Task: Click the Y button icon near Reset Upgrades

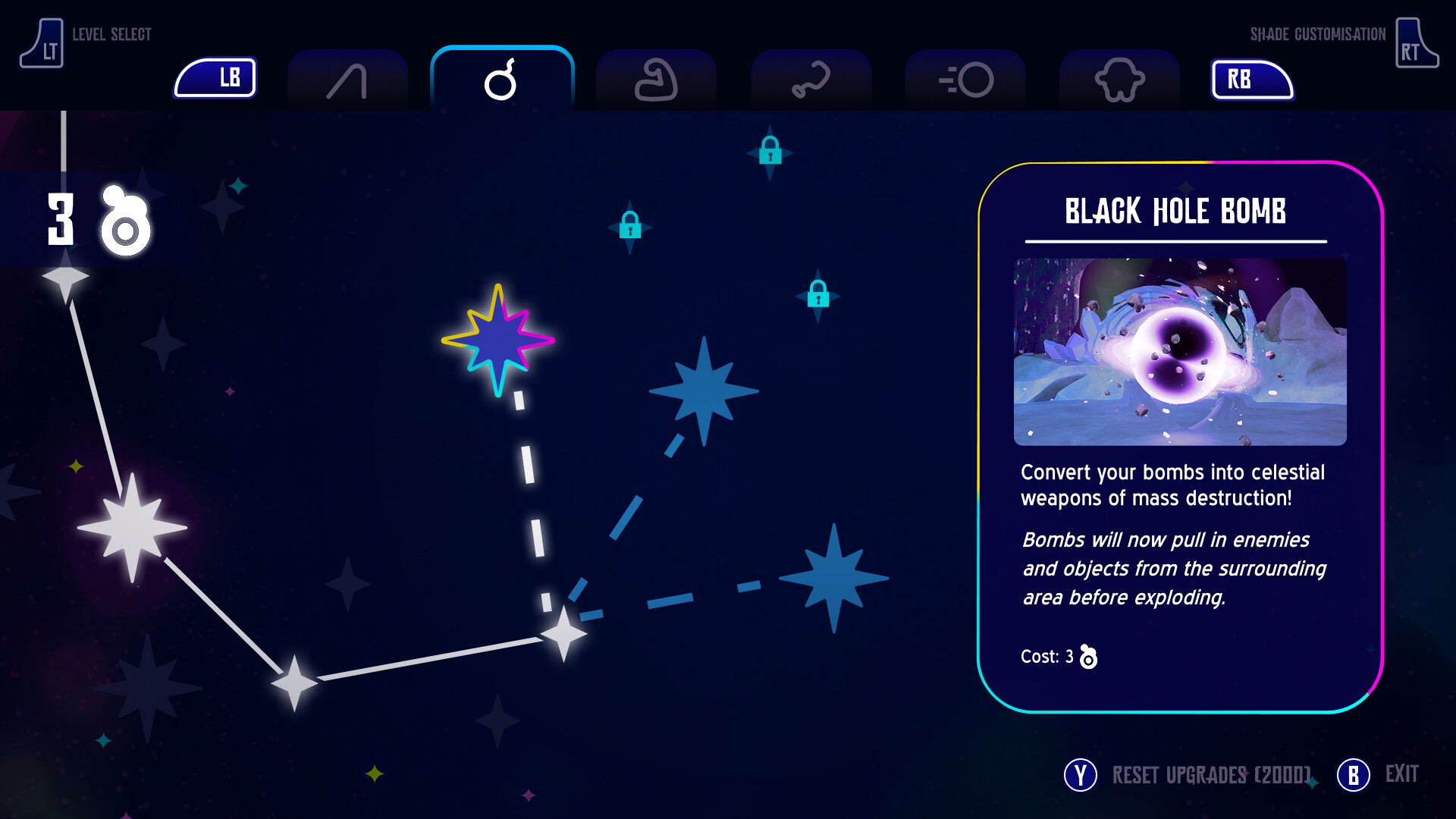Action: click(x=1080, y=775)
